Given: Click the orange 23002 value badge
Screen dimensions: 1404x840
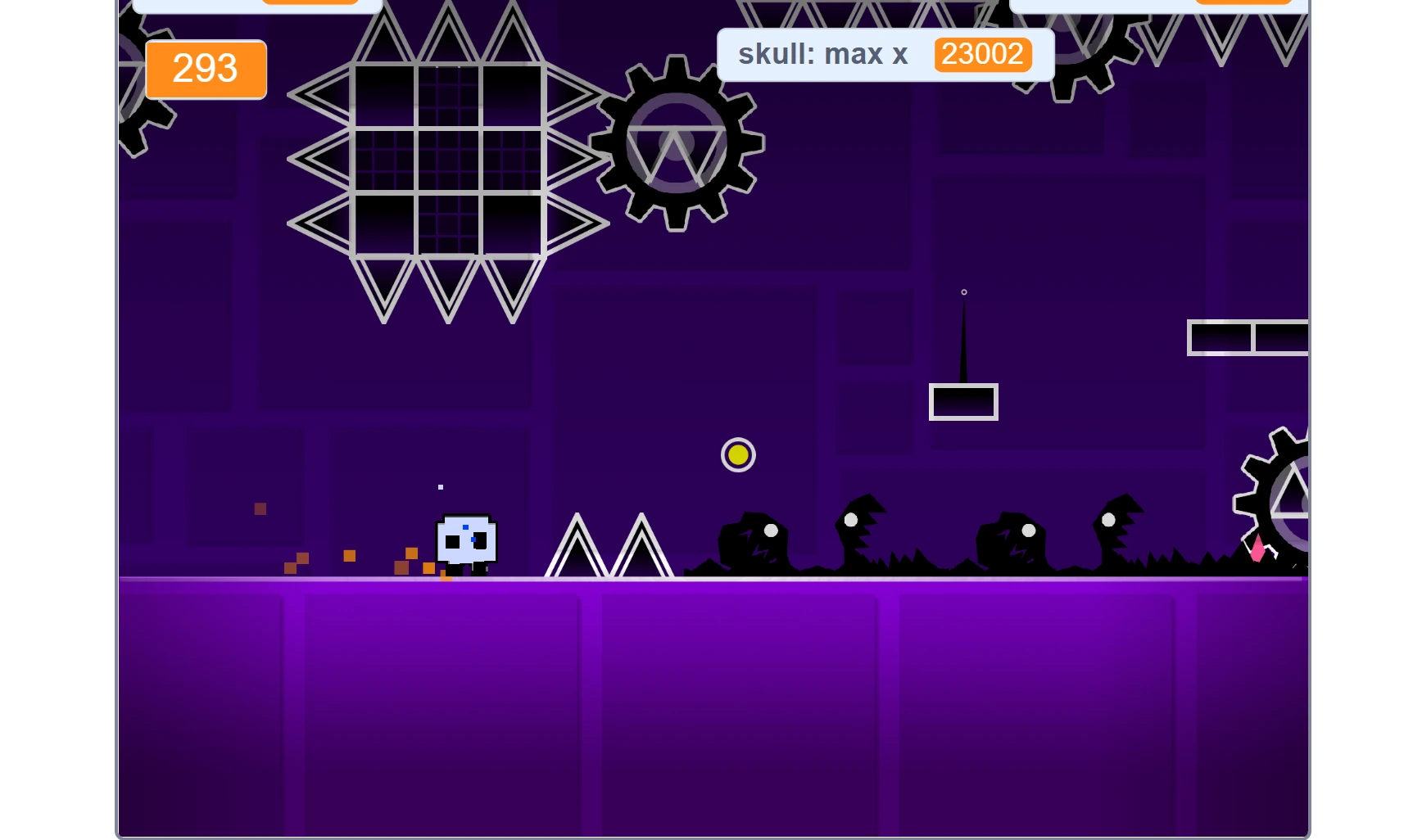Looking at the screenshot, I should (981, 54).
